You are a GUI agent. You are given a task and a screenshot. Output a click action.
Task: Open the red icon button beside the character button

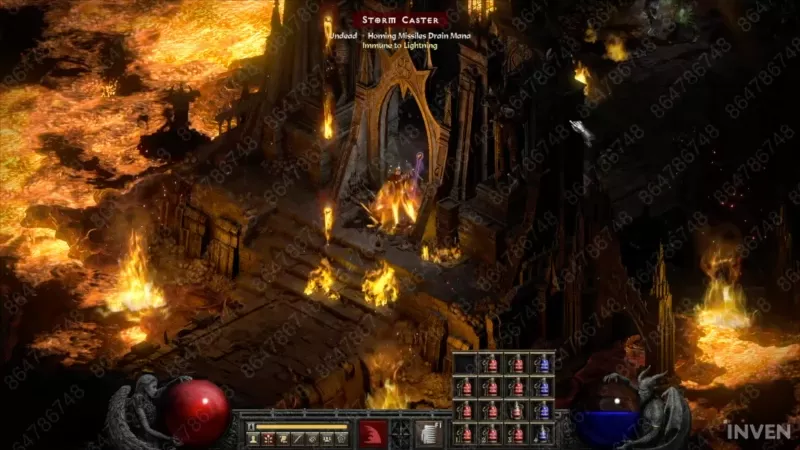click(x=268, y=438)
